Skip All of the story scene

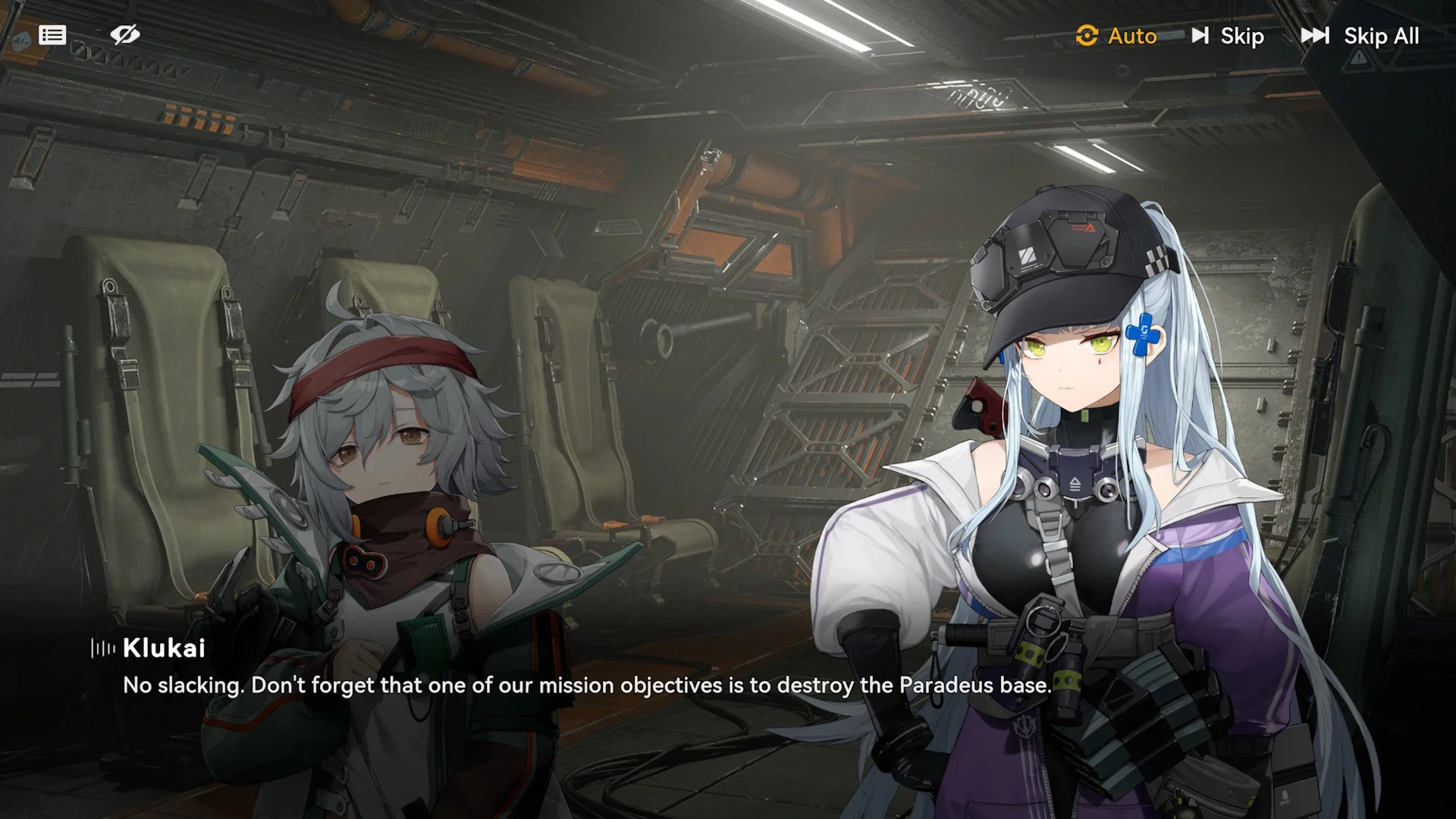pos(1360,36)
